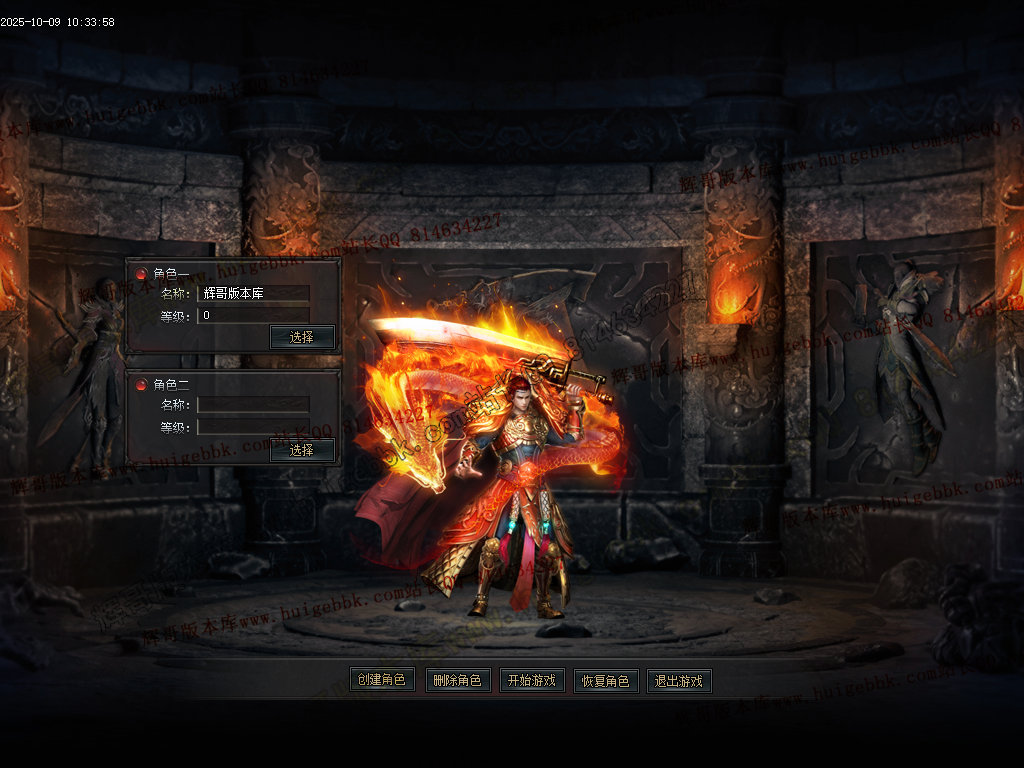The height and width of the screenshot is (768, 1024).
Task: Click the 创建角色 (Create Character) button
Action: click(x=382, y=681)
